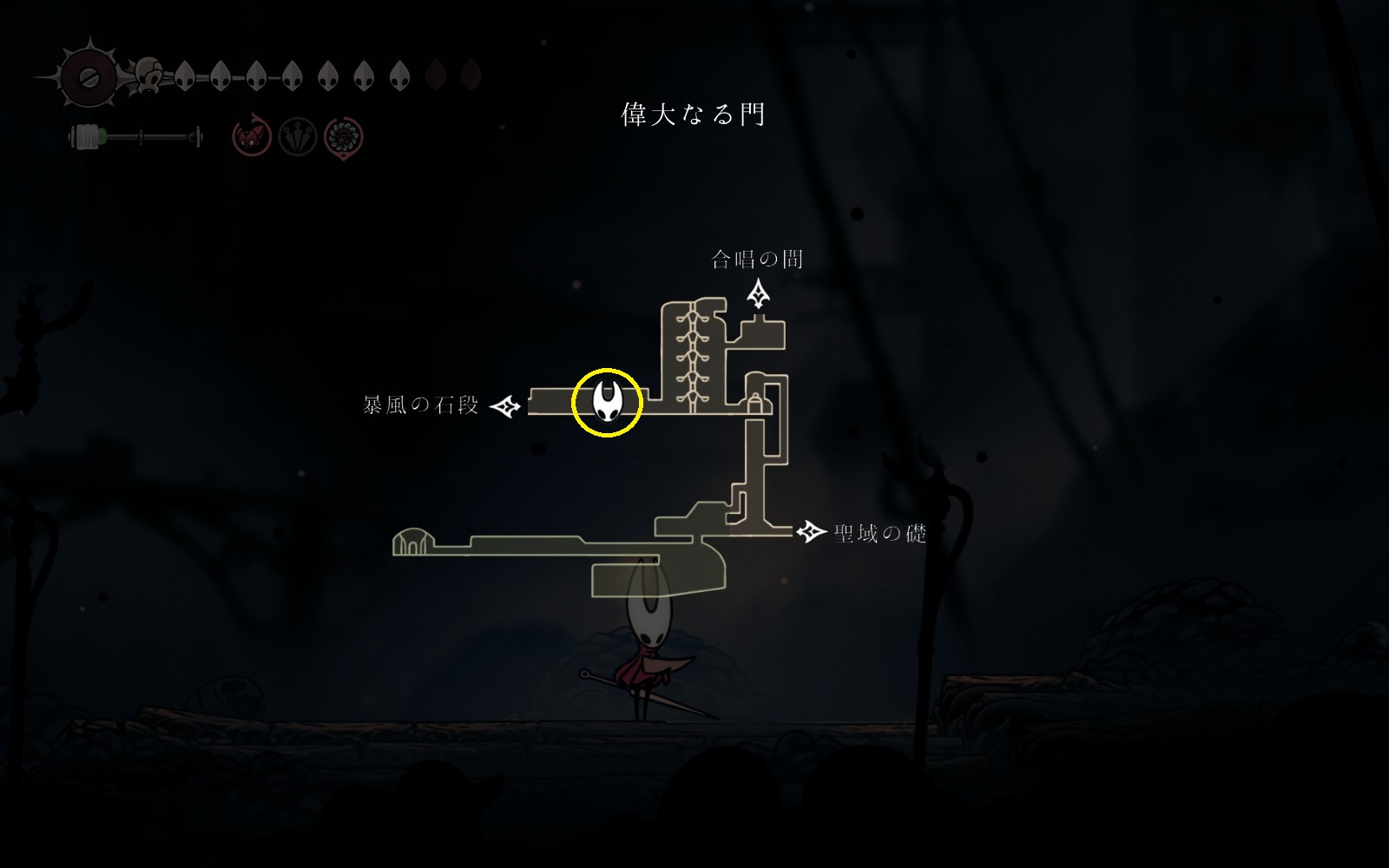Activate the three throwing knives tool icon
The height and width of the screenshot is (868, 1389).
(297, 137)
